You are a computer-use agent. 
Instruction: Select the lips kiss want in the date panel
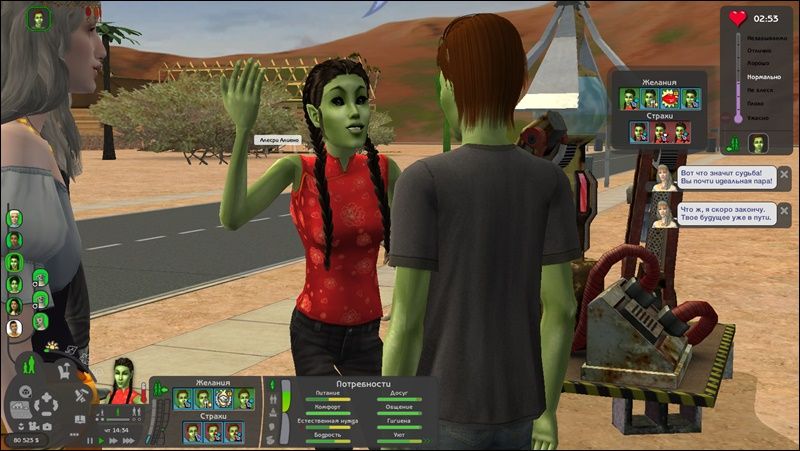click(669, 98)
